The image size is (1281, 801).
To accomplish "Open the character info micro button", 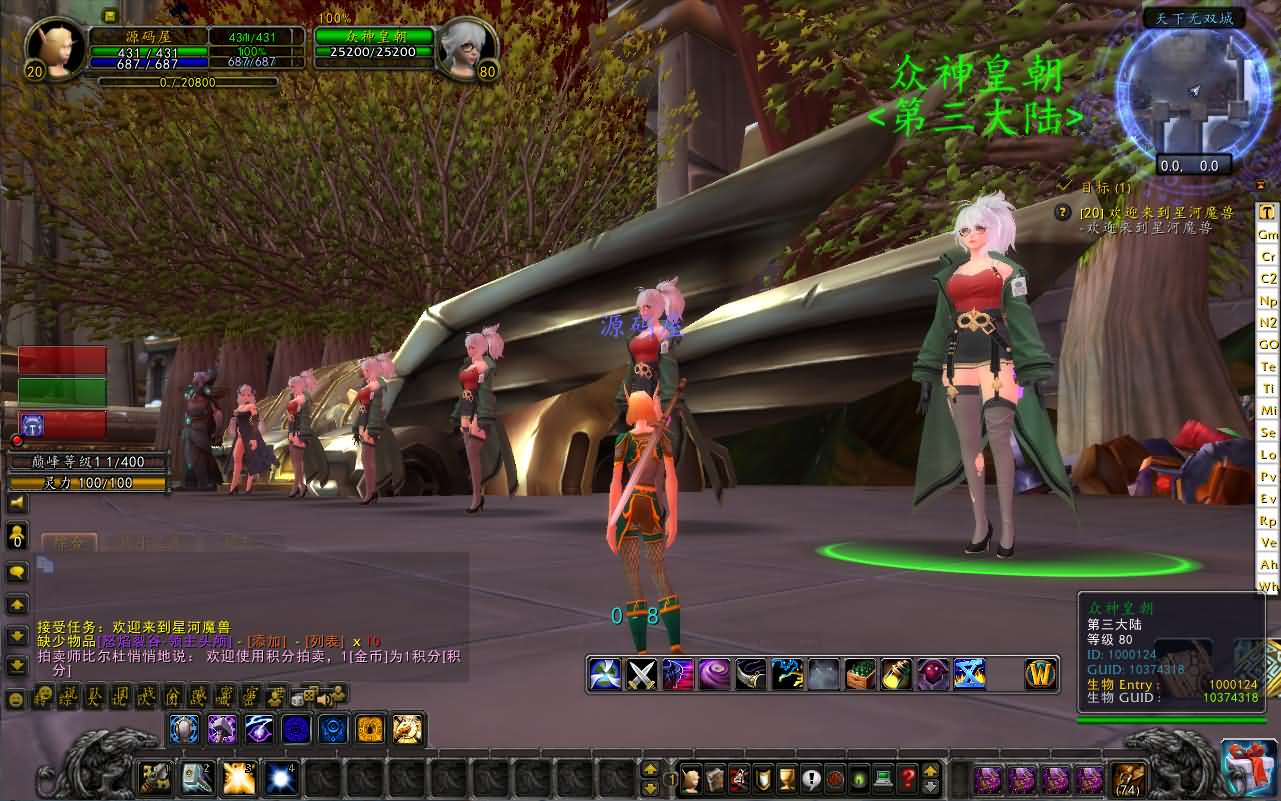I will 690,777.
